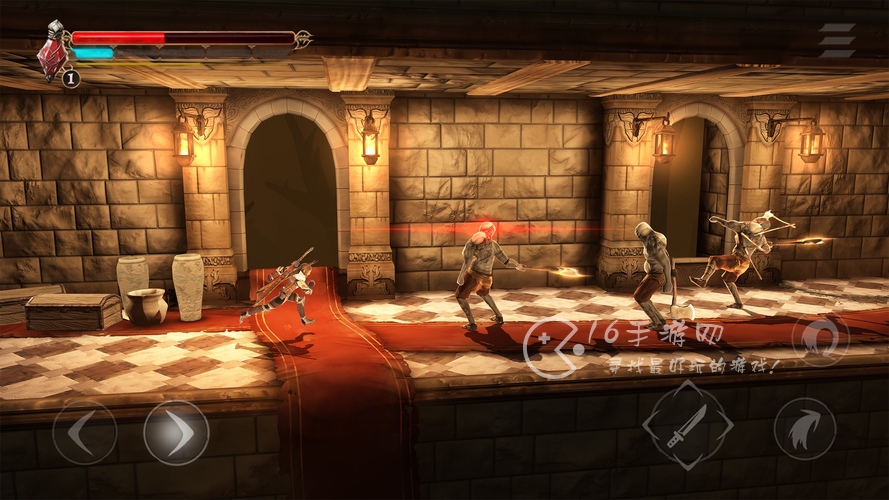This screenshot has width=889, height=500.
Task: Open the pause menu with the three-line icon
Action: (x=836, y=40)
